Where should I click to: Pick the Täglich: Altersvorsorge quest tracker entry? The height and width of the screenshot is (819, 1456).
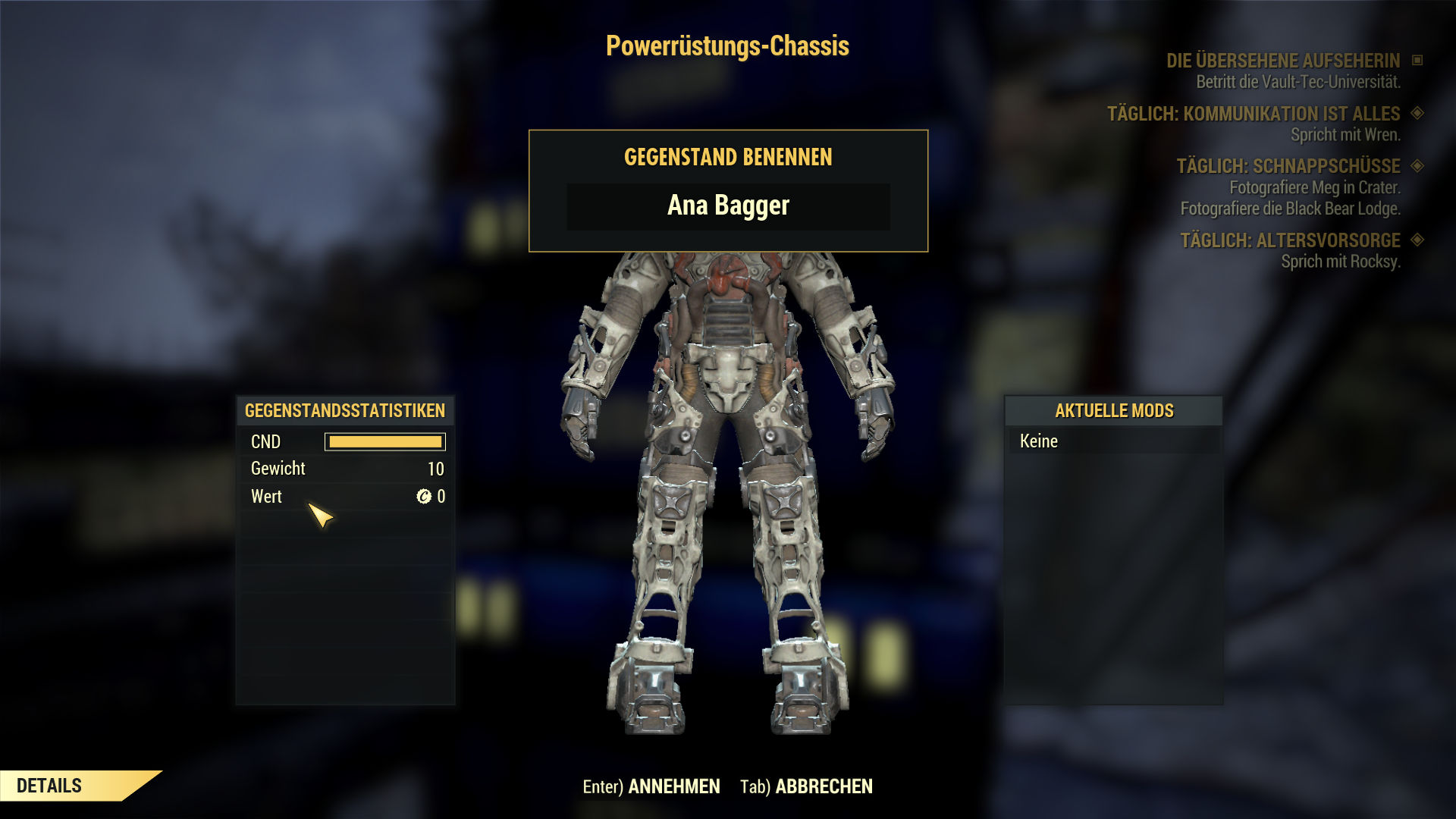pos(1290,240)
